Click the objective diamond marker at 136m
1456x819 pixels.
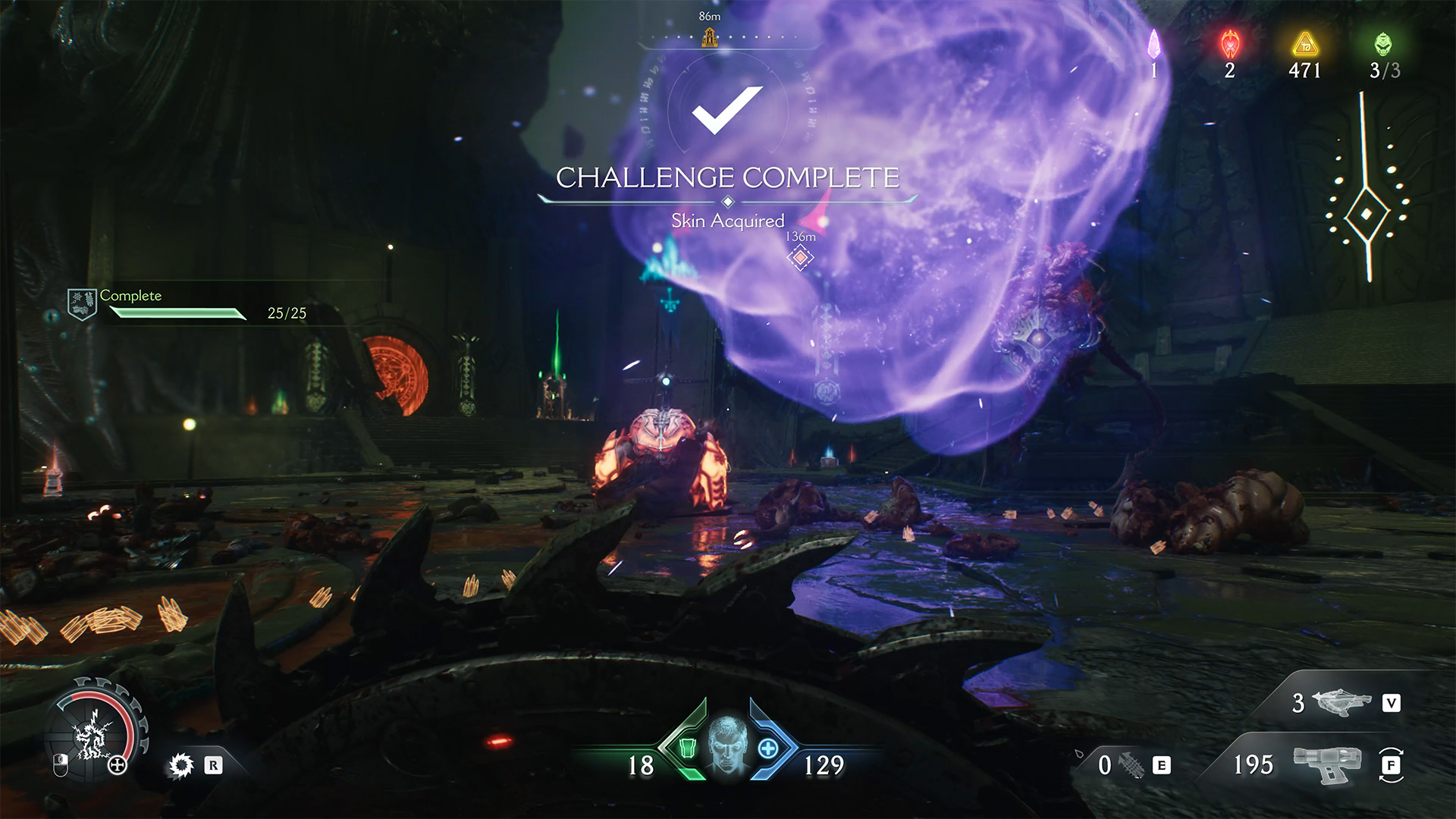(800, 258)
